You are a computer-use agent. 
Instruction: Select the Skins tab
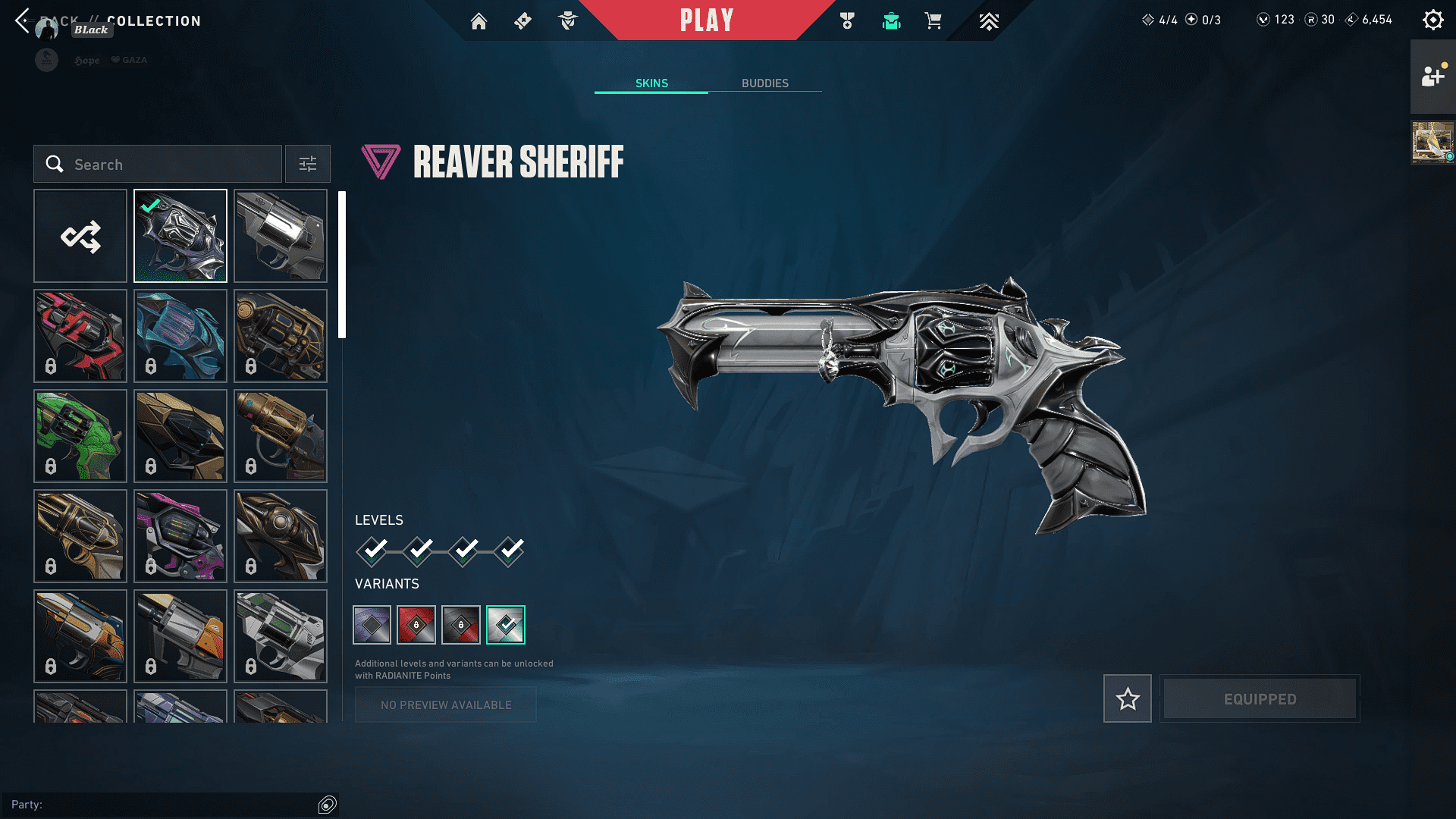(x=651, y=83)
